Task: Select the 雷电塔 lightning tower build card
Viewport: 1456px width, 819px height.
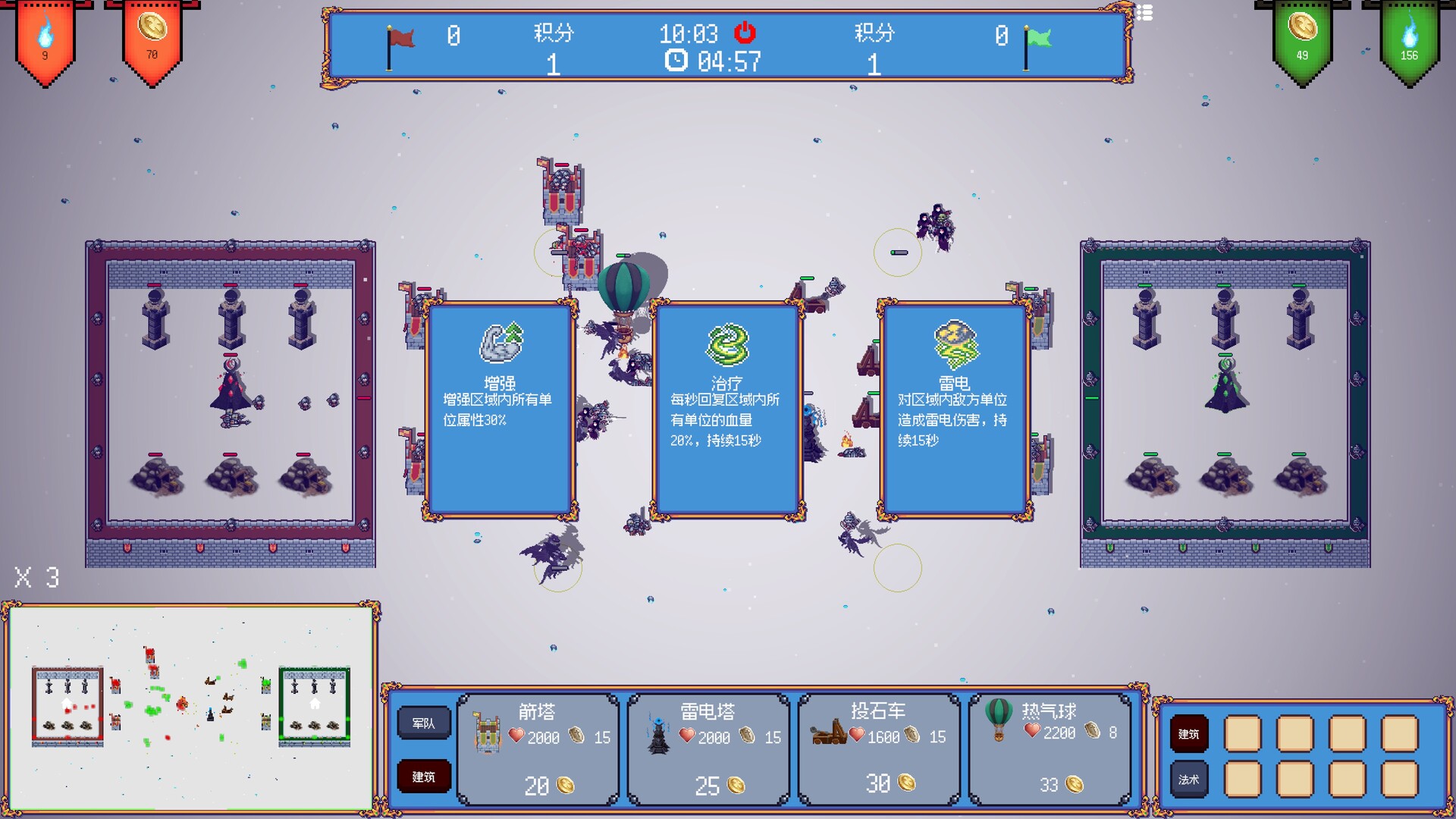Action: [x=707, y=747]
